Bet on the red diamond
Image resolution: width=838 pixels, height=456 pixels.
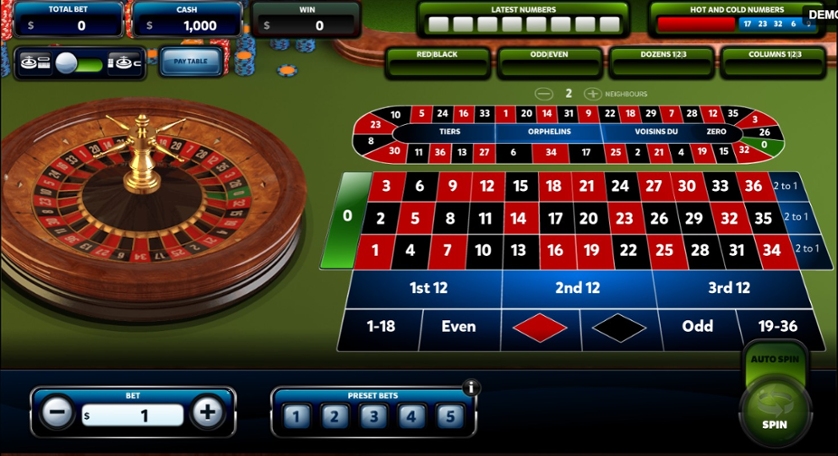538,327
